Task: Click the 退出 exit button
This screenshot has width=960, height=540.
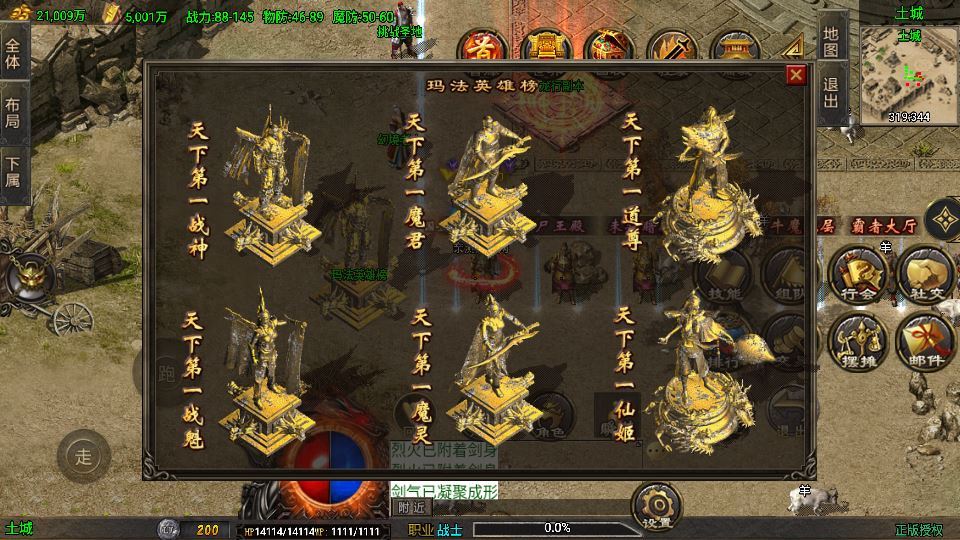Action: 830,99
